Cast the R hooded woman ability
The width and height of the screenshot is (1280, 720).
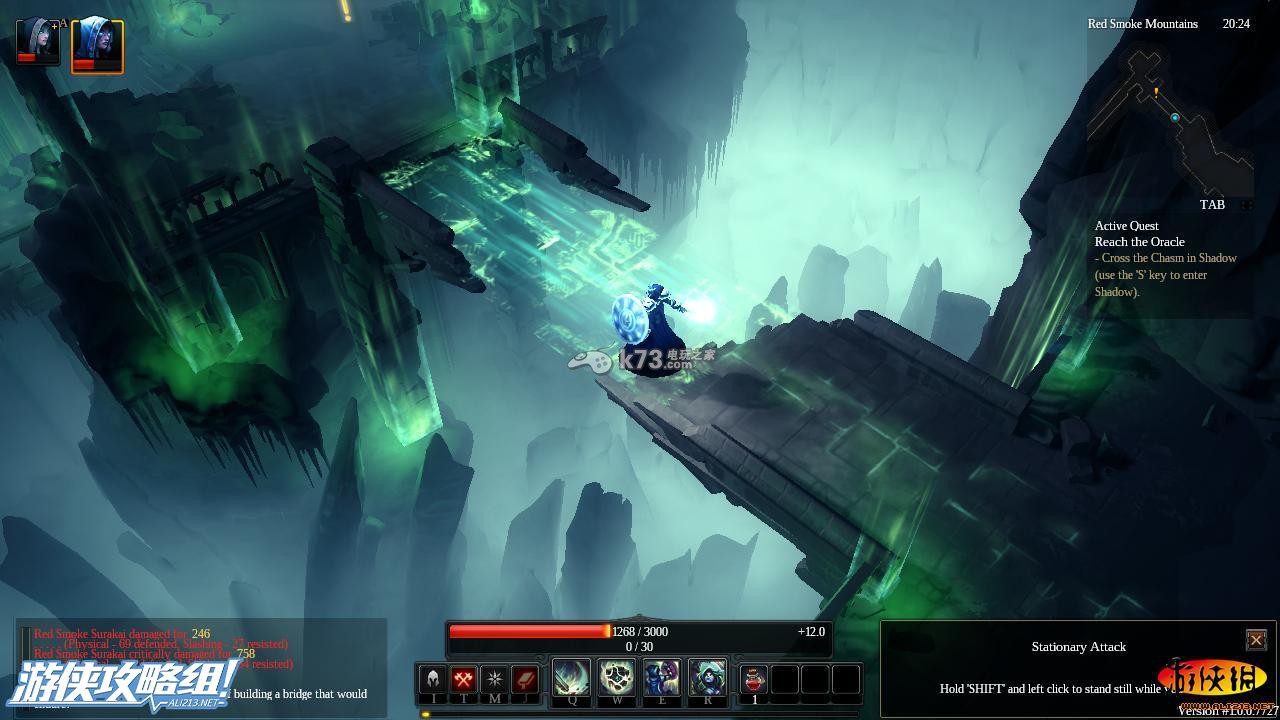pyautogui.click(x=707, y=678)
